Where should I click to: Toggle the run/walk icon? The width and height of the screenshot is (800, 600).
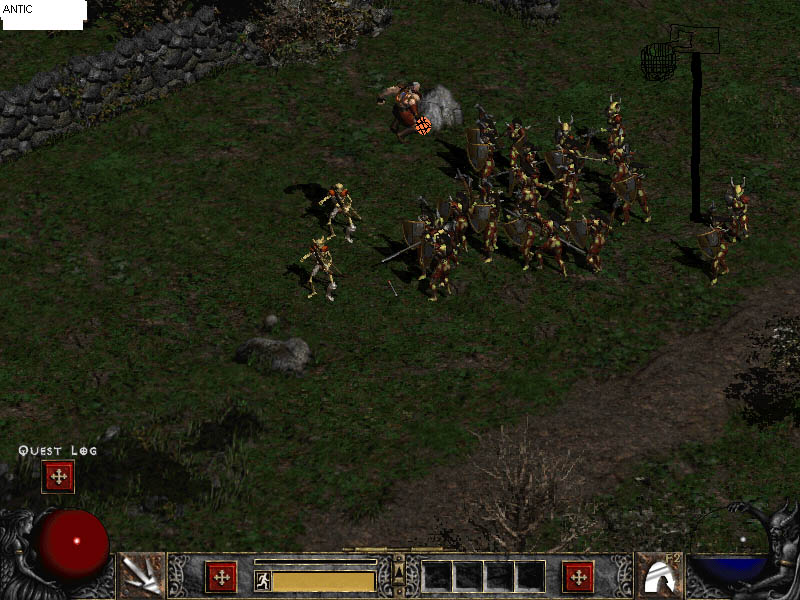[262, 580]
